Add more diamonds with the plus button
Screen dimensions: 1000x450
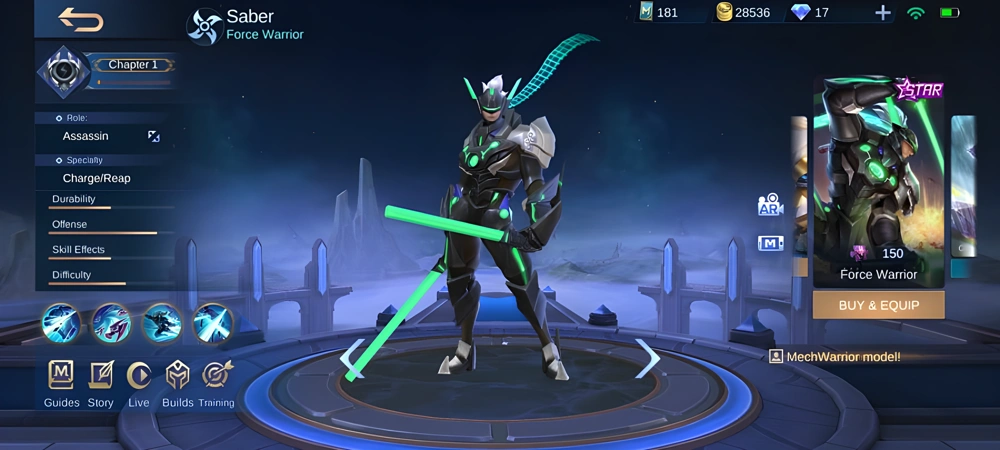coord(882,13)
